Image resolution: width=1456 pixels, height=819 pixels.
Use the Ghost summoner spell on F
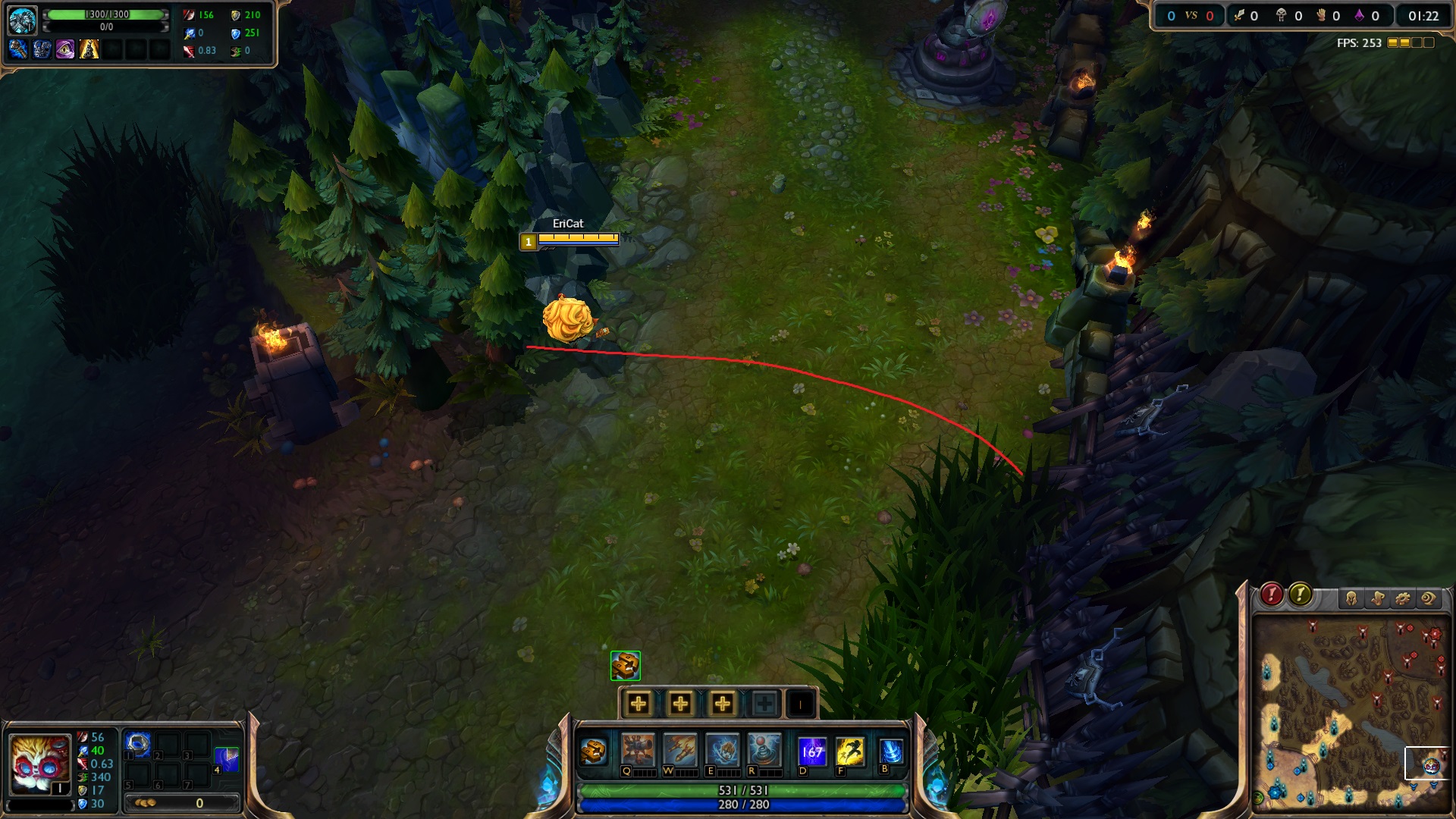850,749
